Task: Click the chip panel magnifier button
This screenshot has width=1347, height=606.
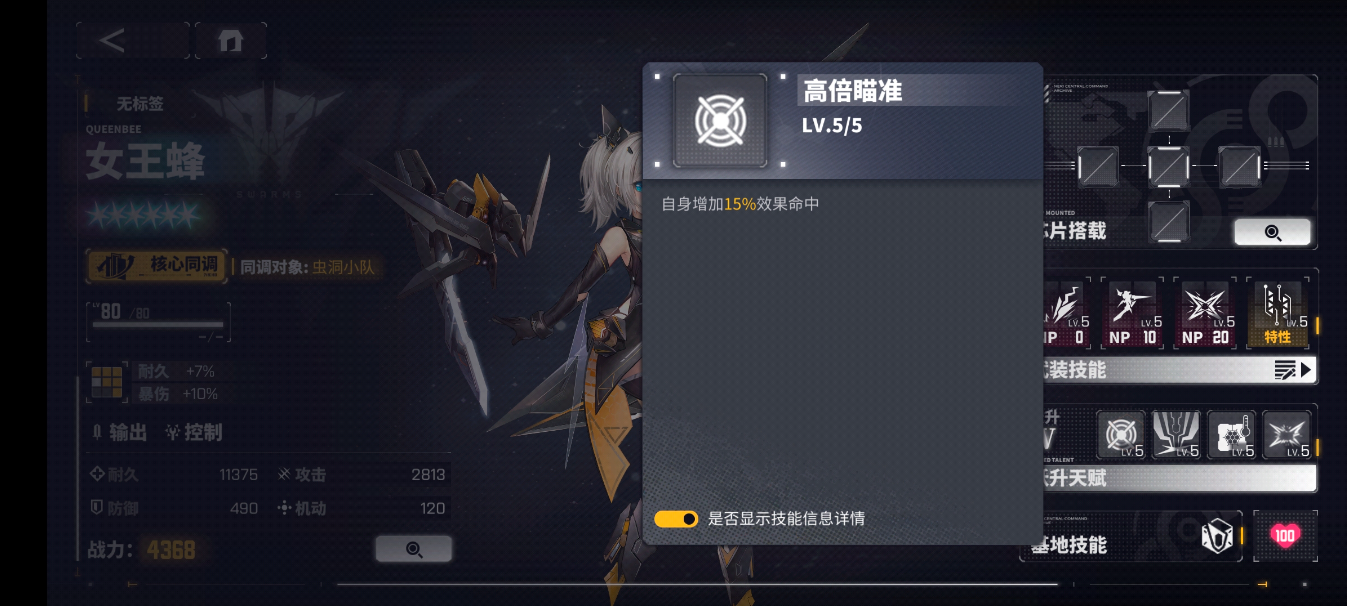Action: coord(1272,232)
